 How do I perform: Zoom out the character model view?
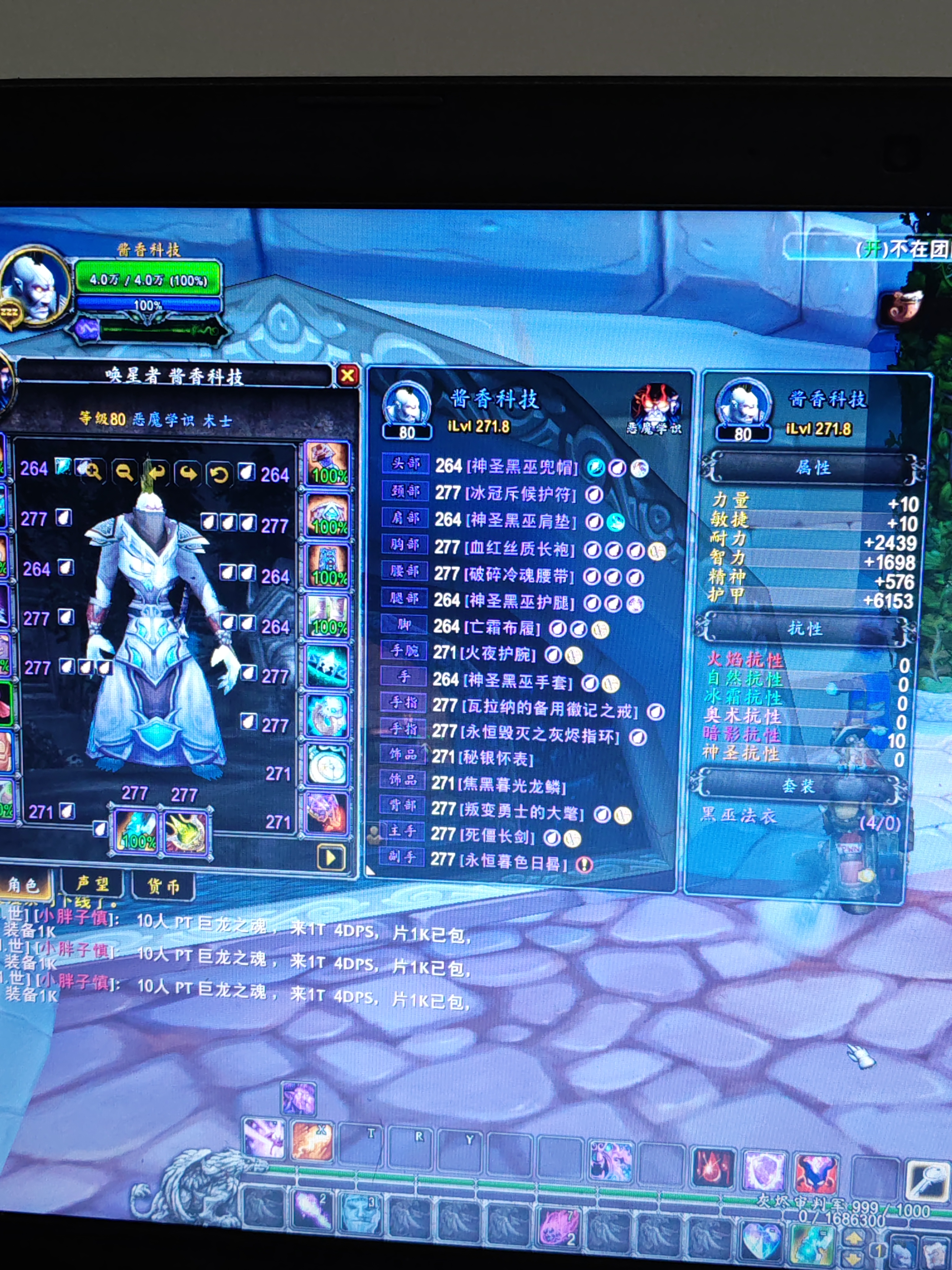coord(124,472)
